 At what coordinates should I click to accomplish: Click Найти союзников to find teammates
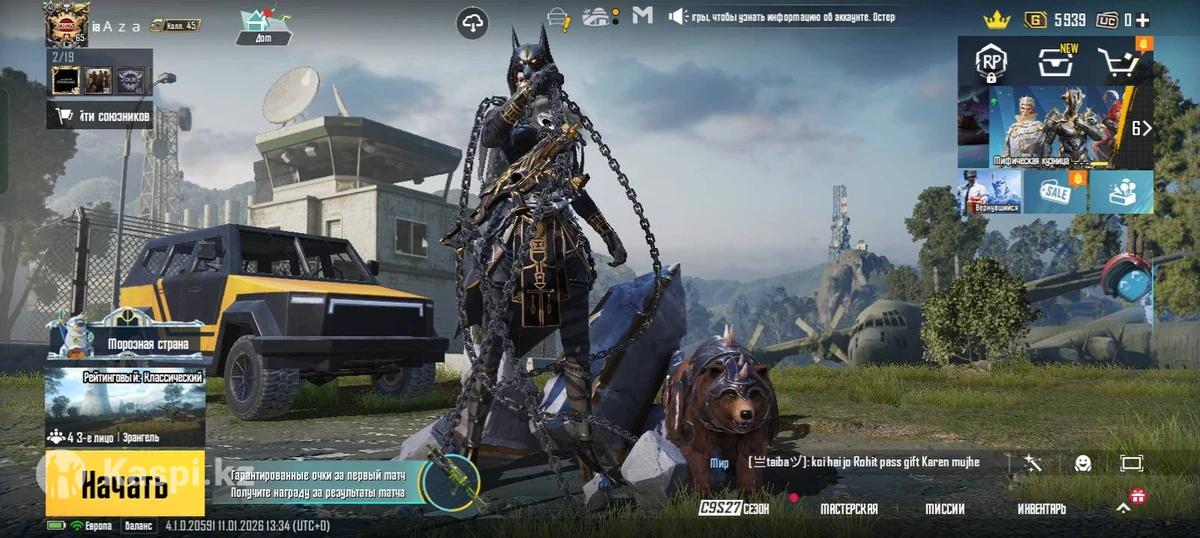click(100, 116)
